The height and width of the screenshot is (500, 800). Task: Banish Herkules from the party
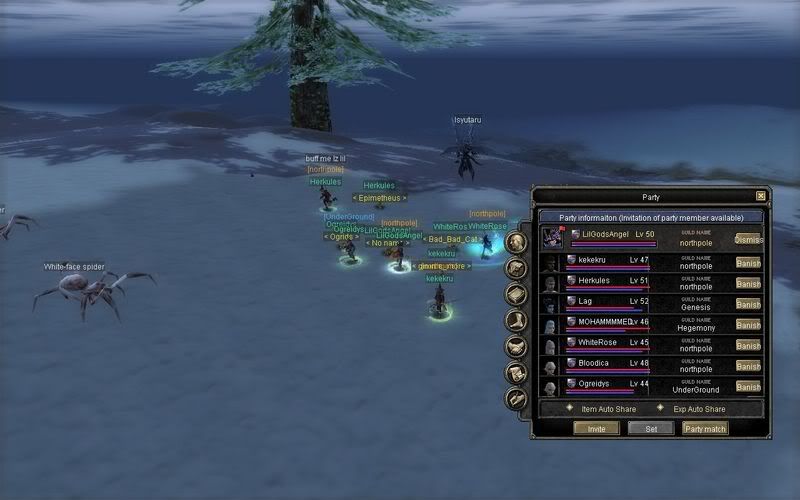[x=748, y=283]
